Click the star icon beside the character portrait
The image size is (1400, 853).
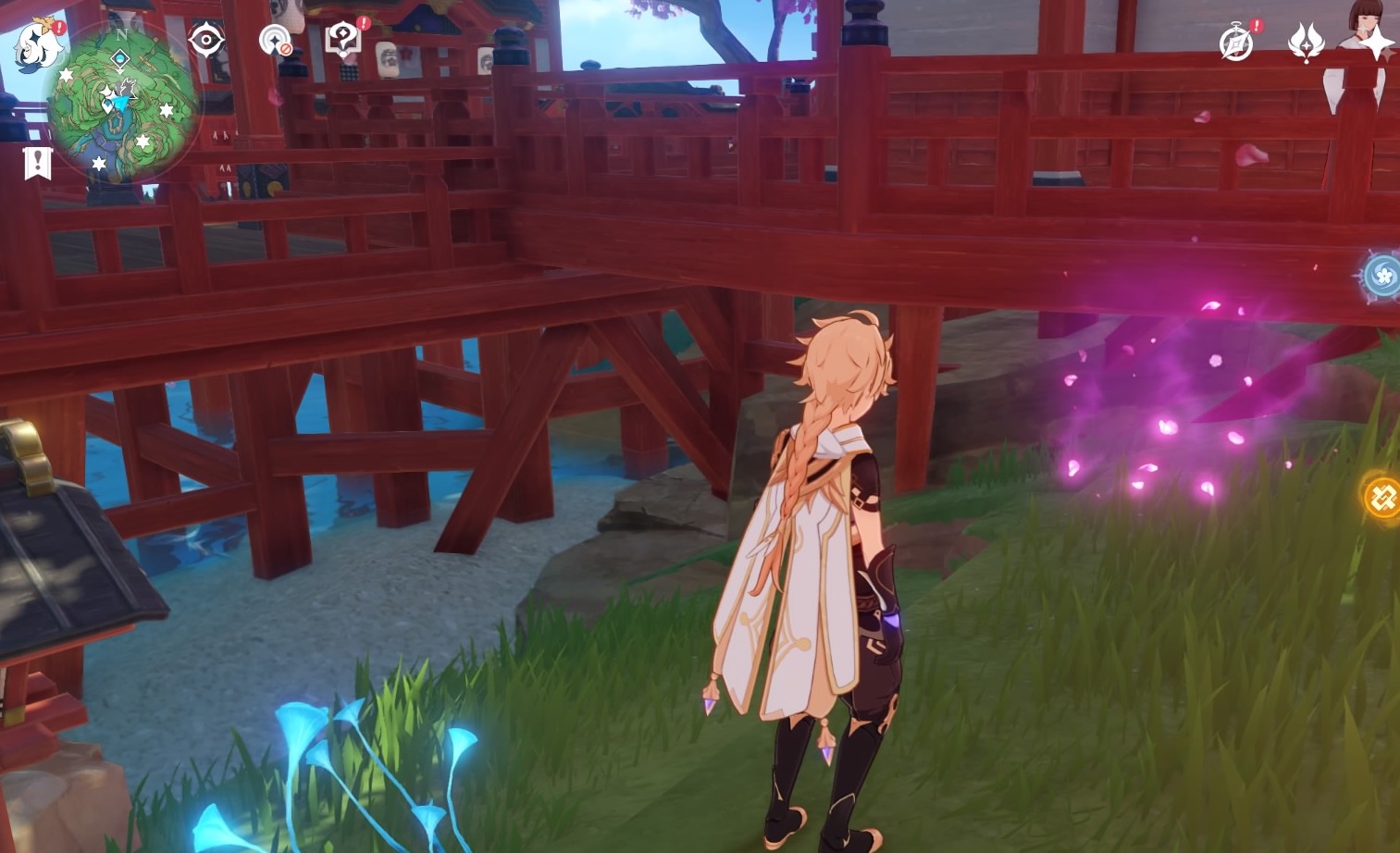point(1376,43)
